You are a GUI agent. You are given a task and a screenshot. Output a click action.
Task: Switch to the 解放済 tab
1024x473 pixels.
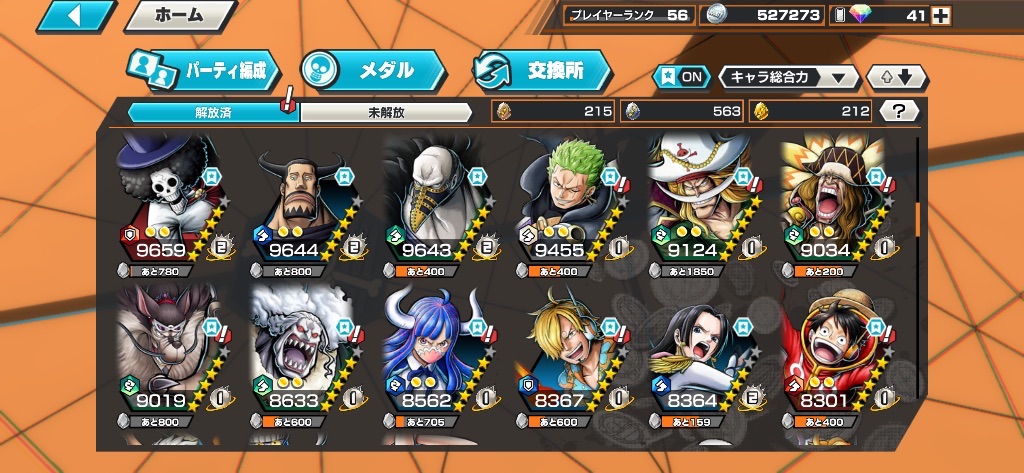[213, 112]
